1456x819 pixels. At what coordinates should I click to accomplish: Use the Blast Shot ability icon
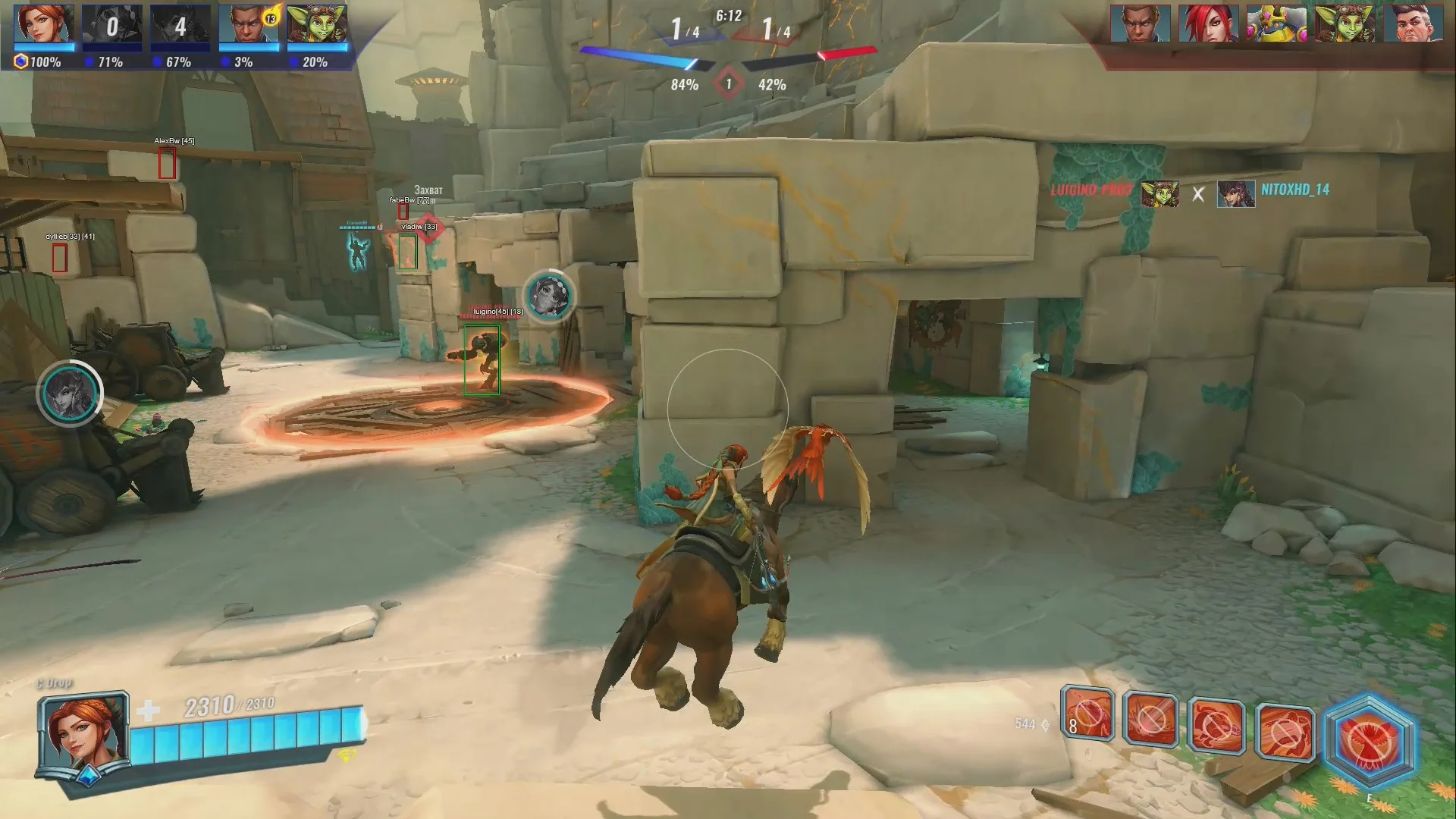coord(1151,719)
